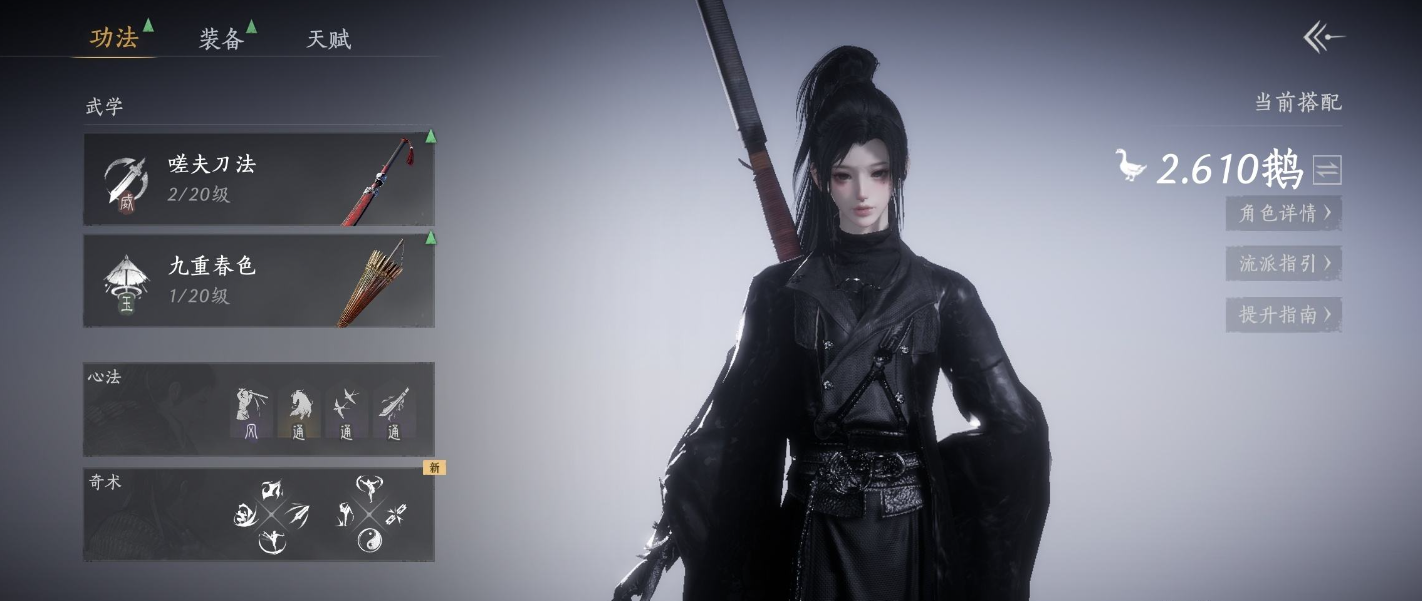Open the 提升指南 improvement guide

[x=1284, y=315]
